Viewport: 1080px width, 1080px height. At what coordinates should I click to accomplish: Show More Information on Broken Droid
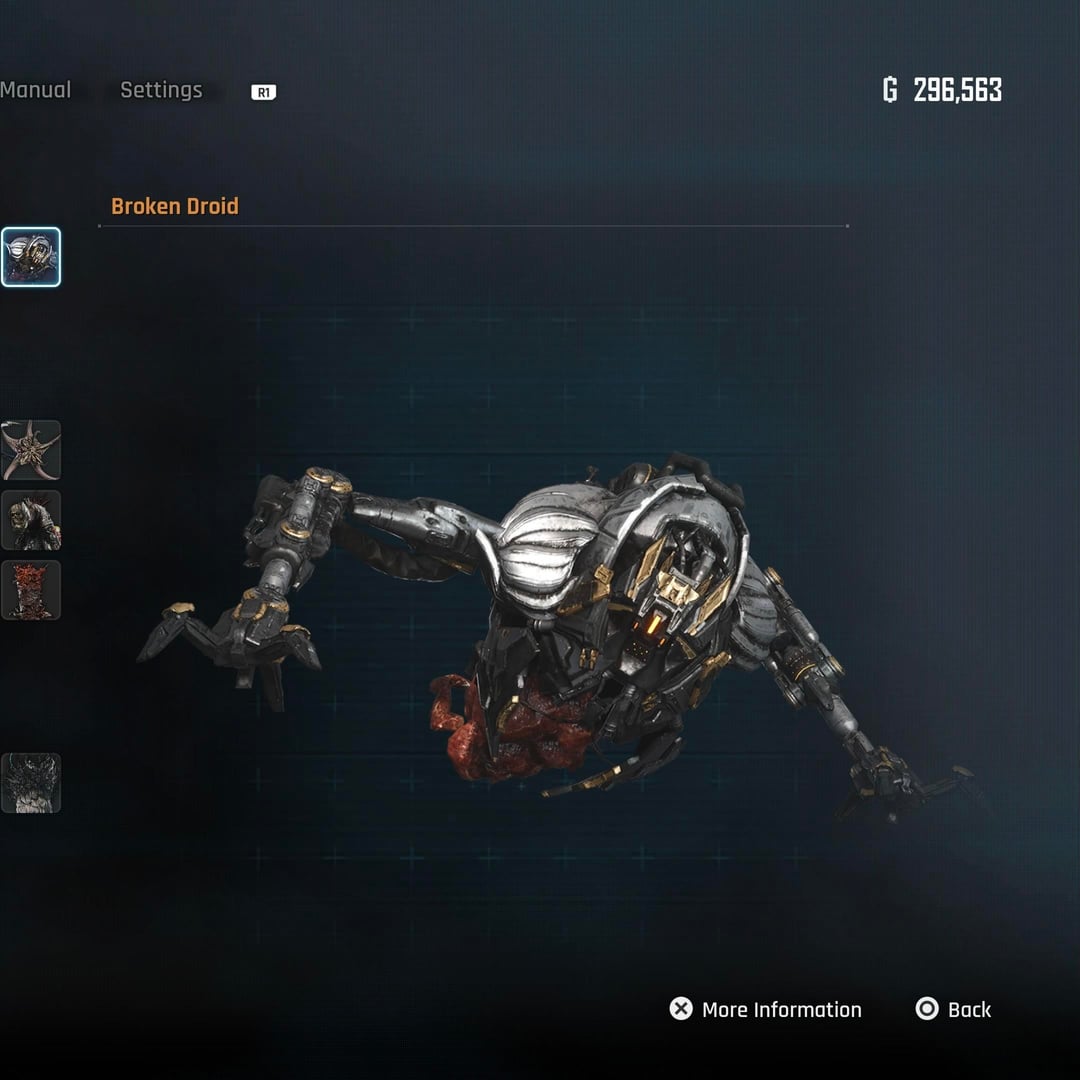point(766,1010)
